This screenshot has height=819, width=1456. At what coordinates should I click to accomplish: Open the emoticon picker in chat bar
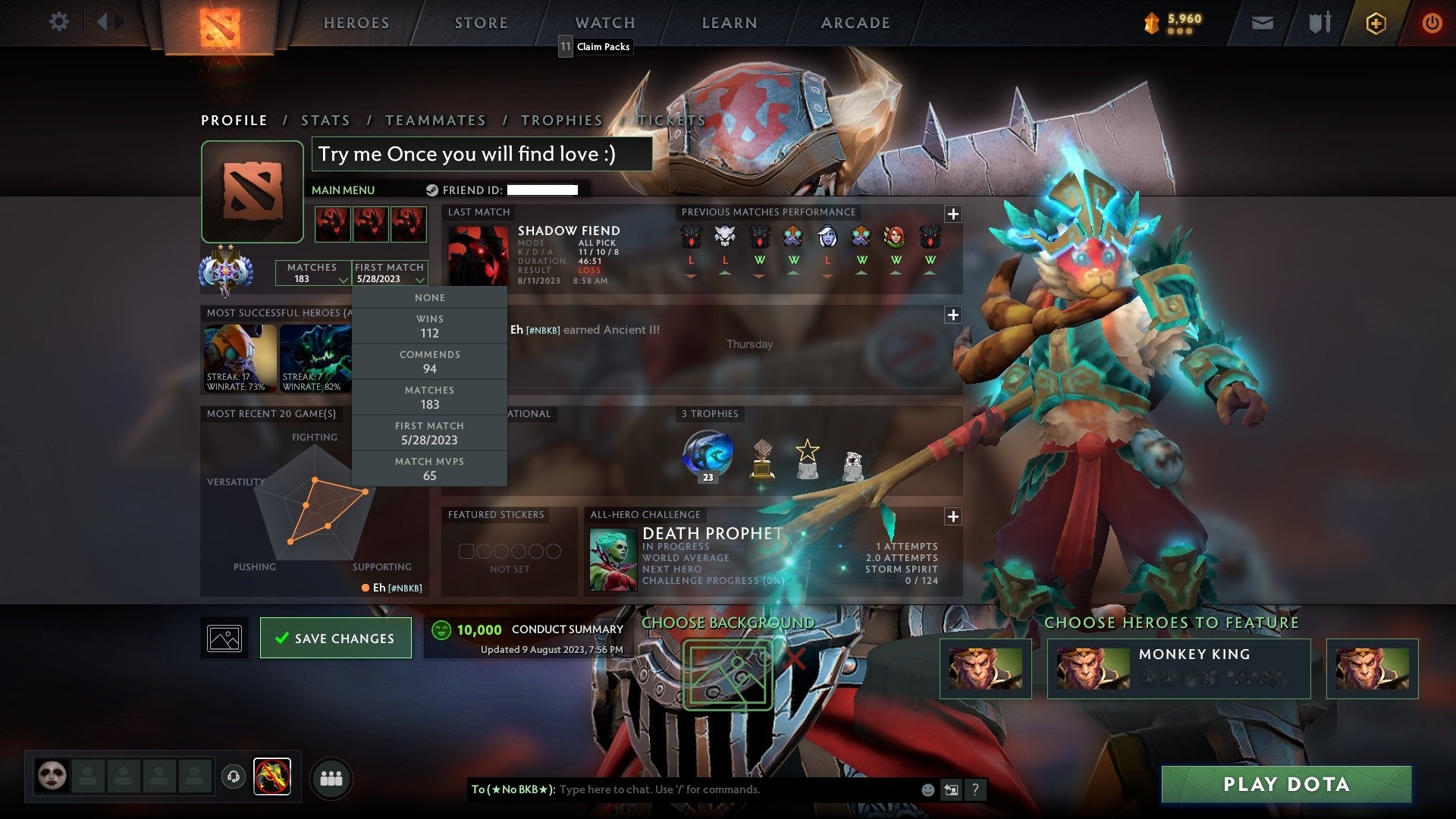(927, 789)
